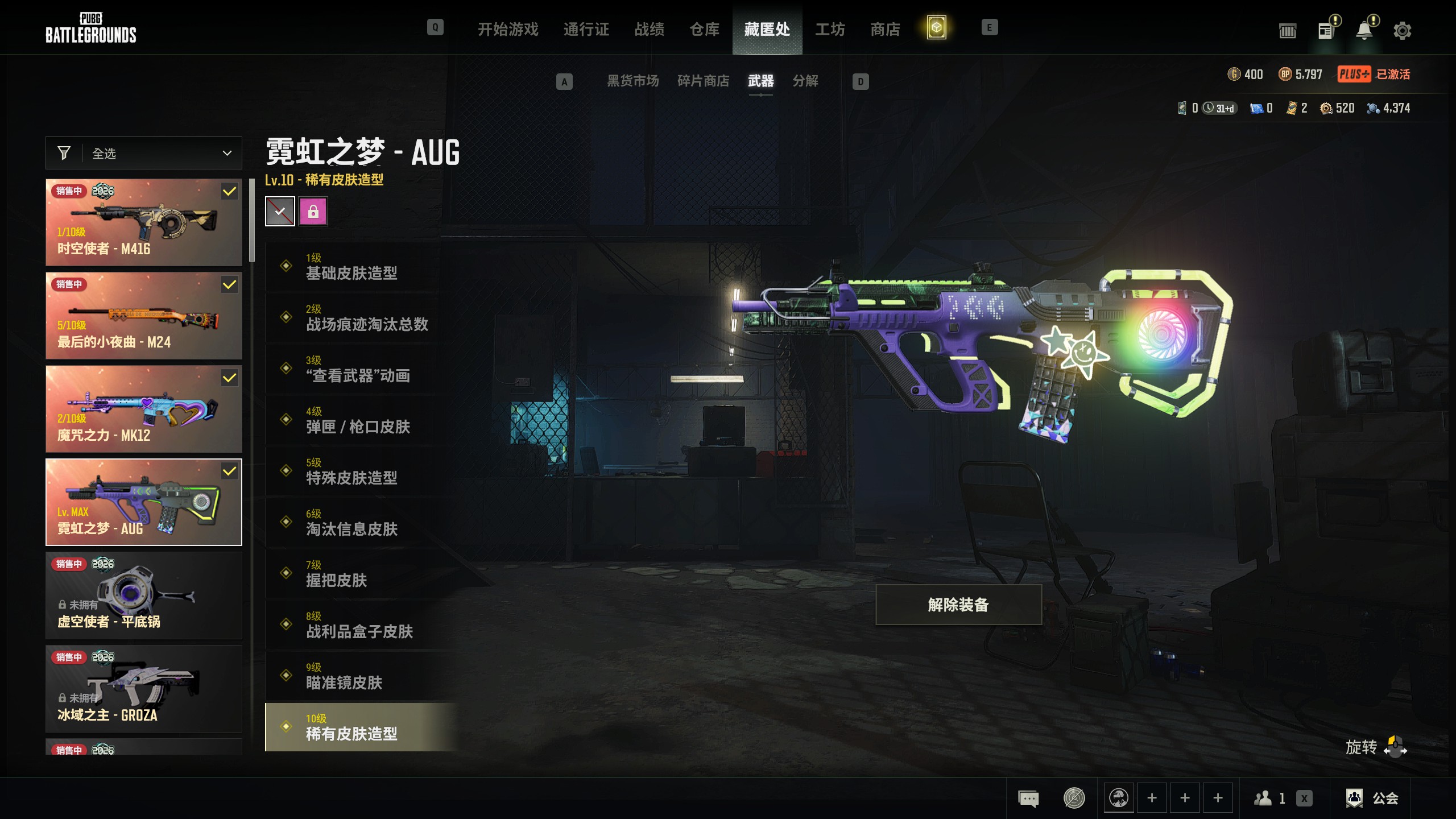Click the pink locked skin variant swatch

(313, 212)
